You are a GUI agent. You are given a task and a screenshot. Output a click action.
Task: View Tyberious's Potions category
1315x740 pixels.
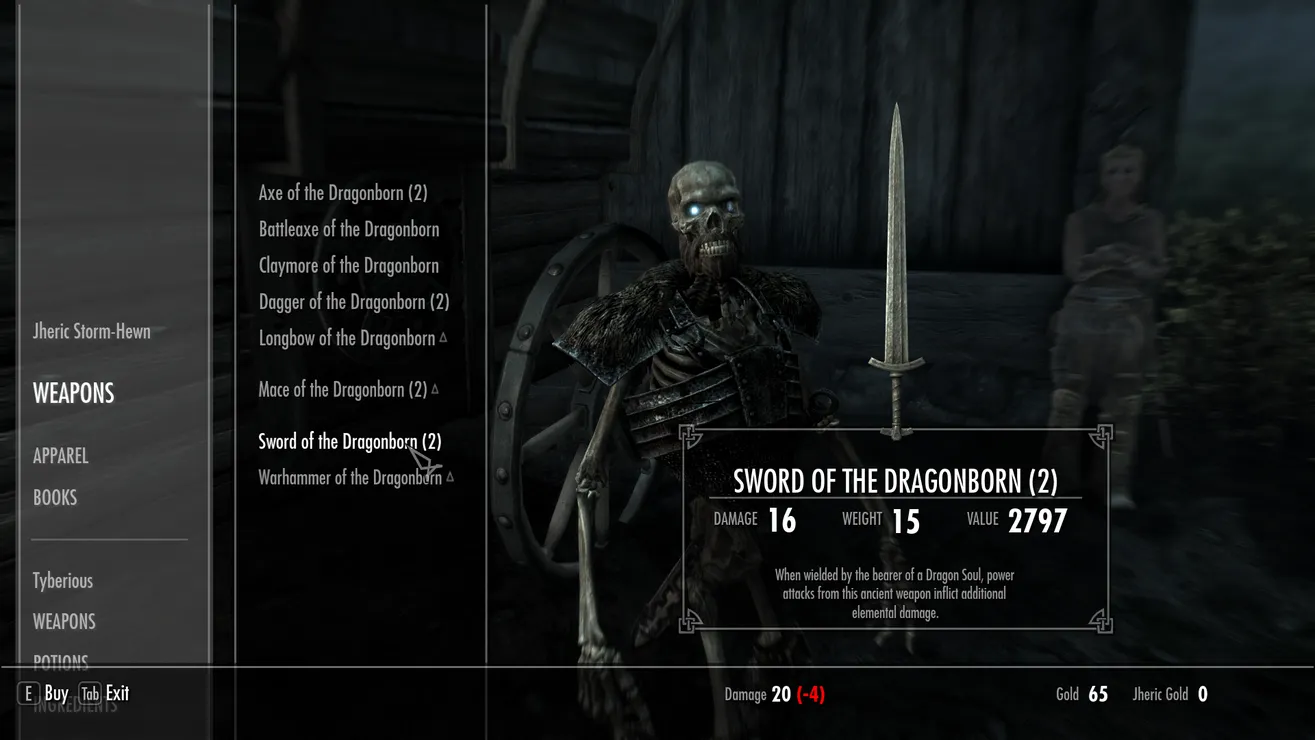tap(60, 662)
